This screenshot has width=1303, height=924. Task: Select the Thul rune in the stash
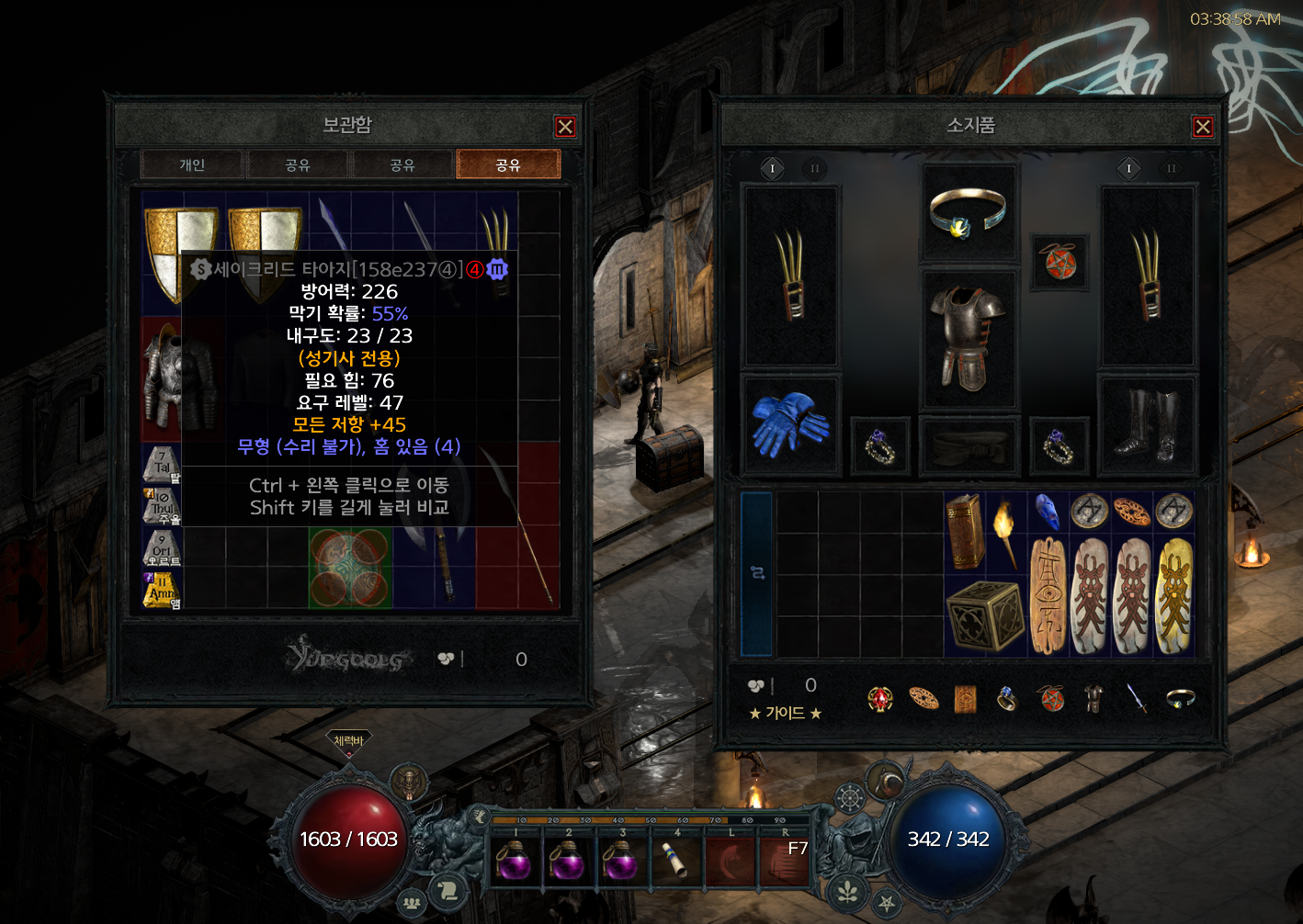tap(162, 506)
